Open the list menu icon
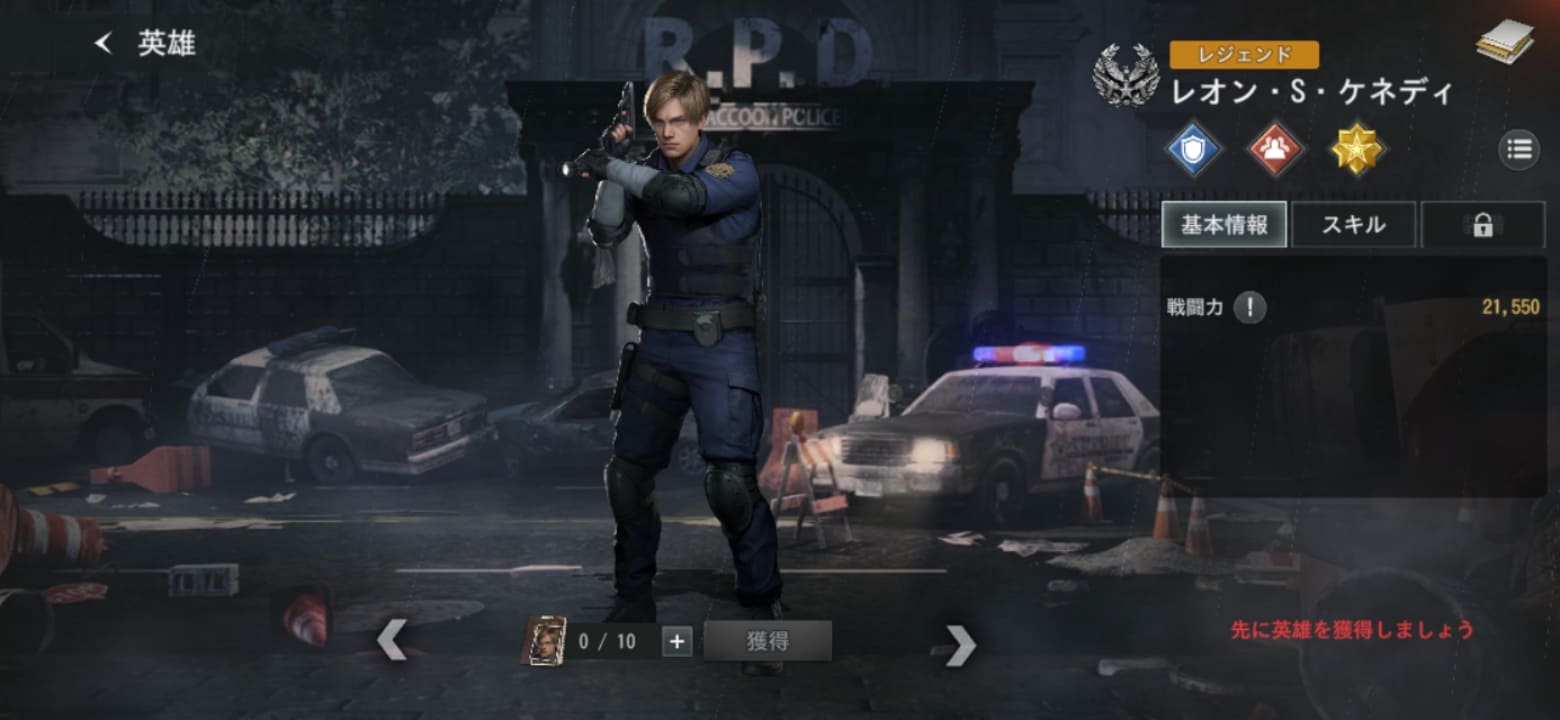Image resolution: width=1560 pixels, height=720 pixels. click(x=1518, y=150)
